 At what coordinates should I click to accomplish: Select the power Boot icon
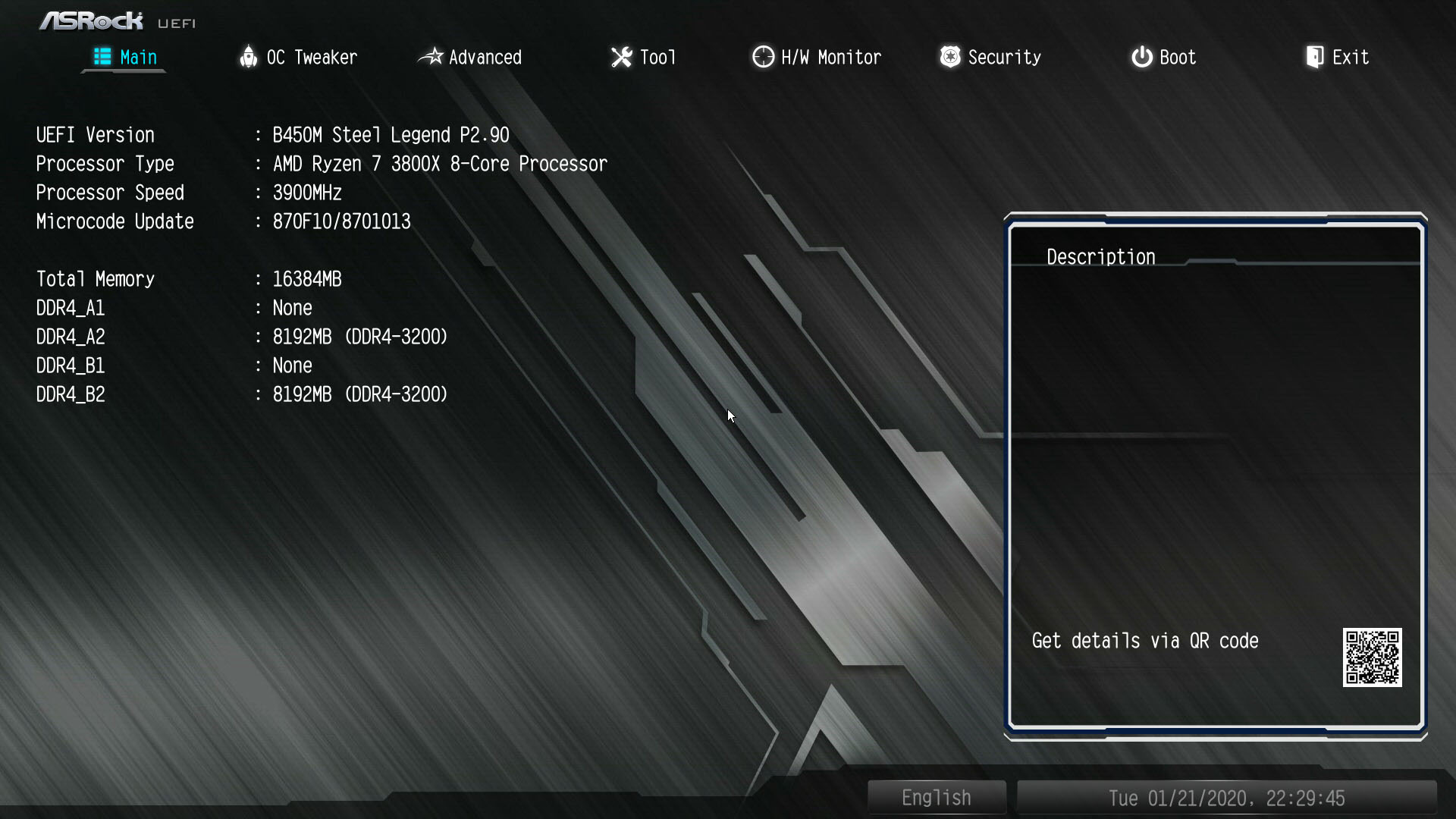pos(1141,56)
